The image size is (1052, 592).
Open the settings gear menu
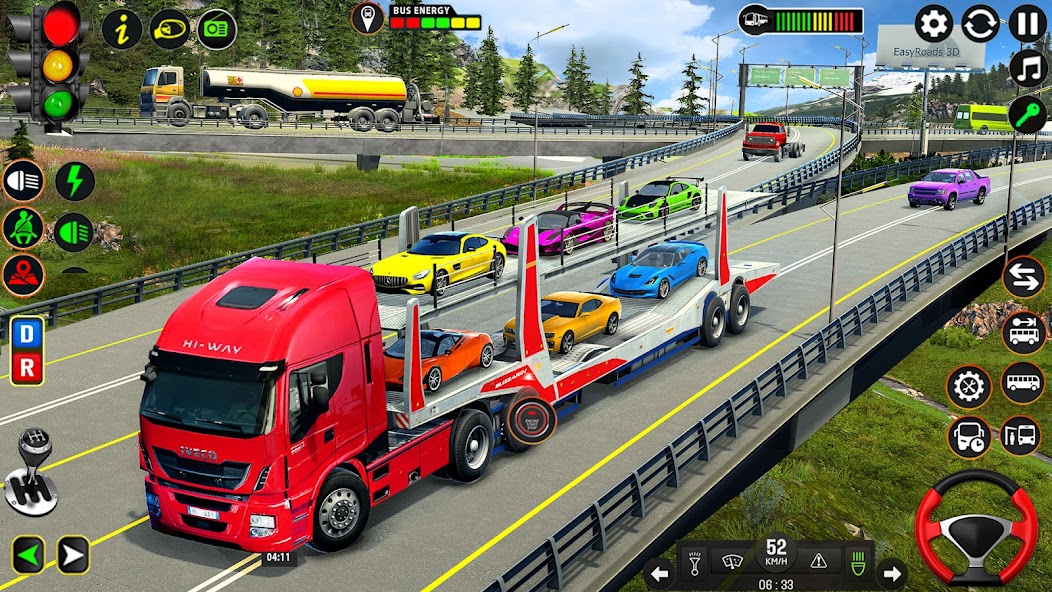(x=934, y=23)
